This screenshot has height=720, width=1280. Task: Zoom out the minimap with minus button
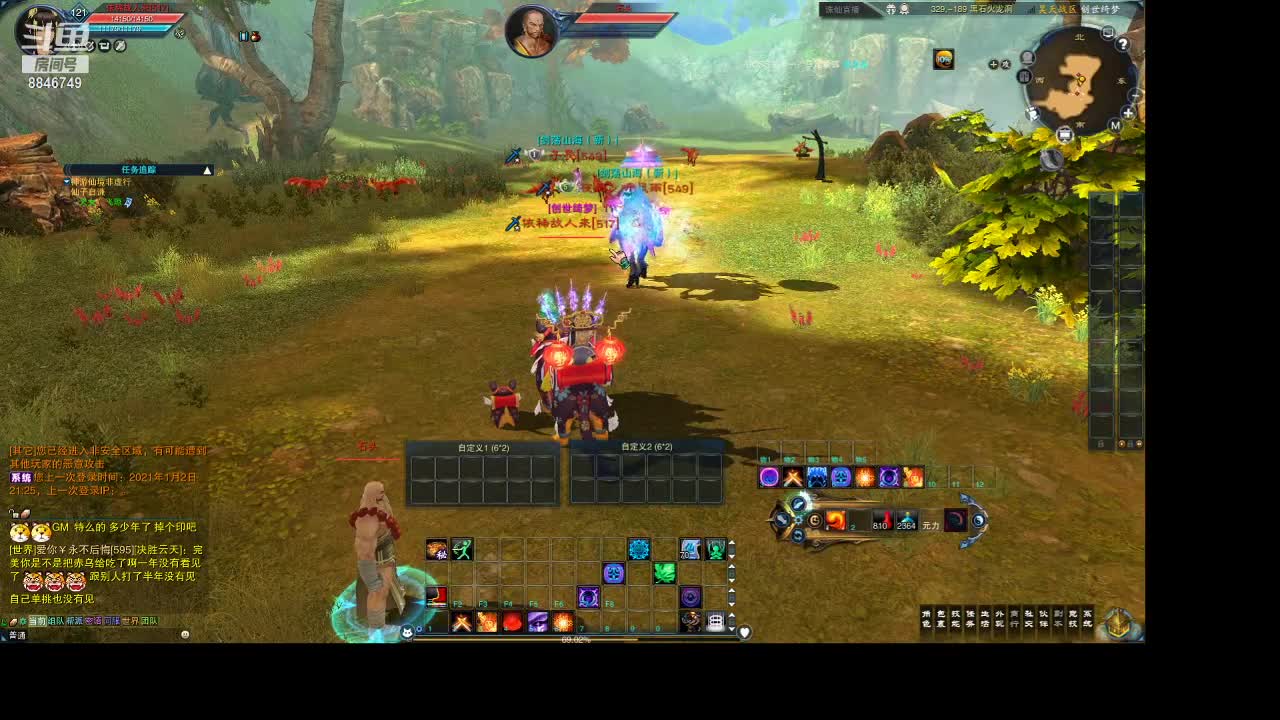pos(1134,96)
